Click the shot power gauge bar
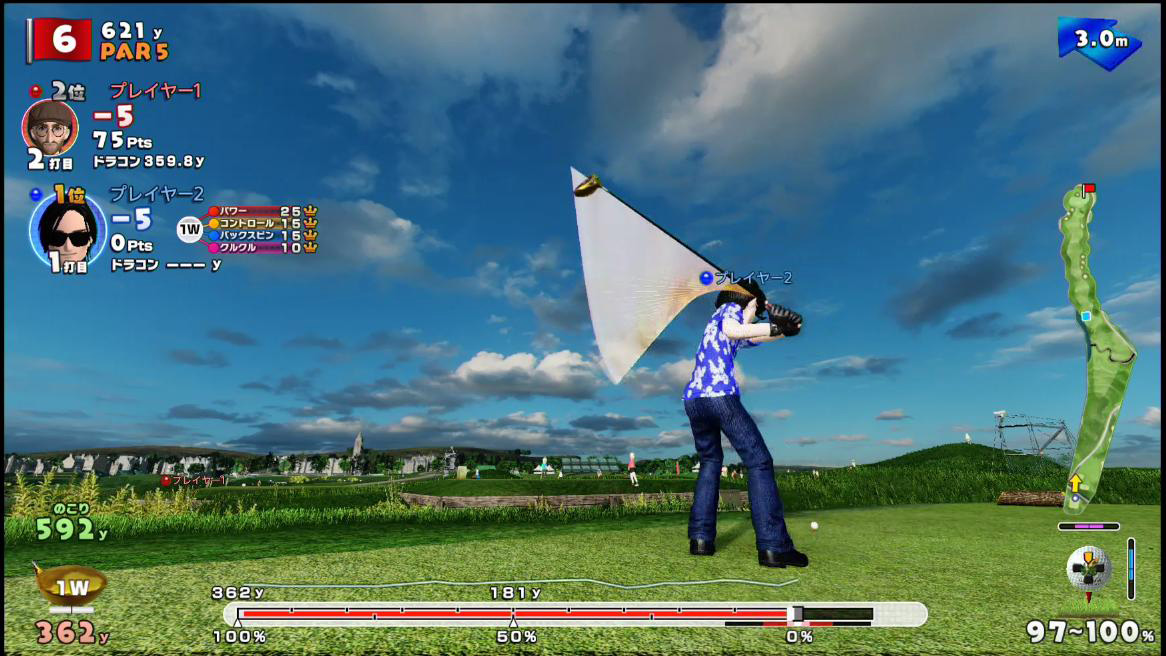1166x656 pixels. (575, 613)
